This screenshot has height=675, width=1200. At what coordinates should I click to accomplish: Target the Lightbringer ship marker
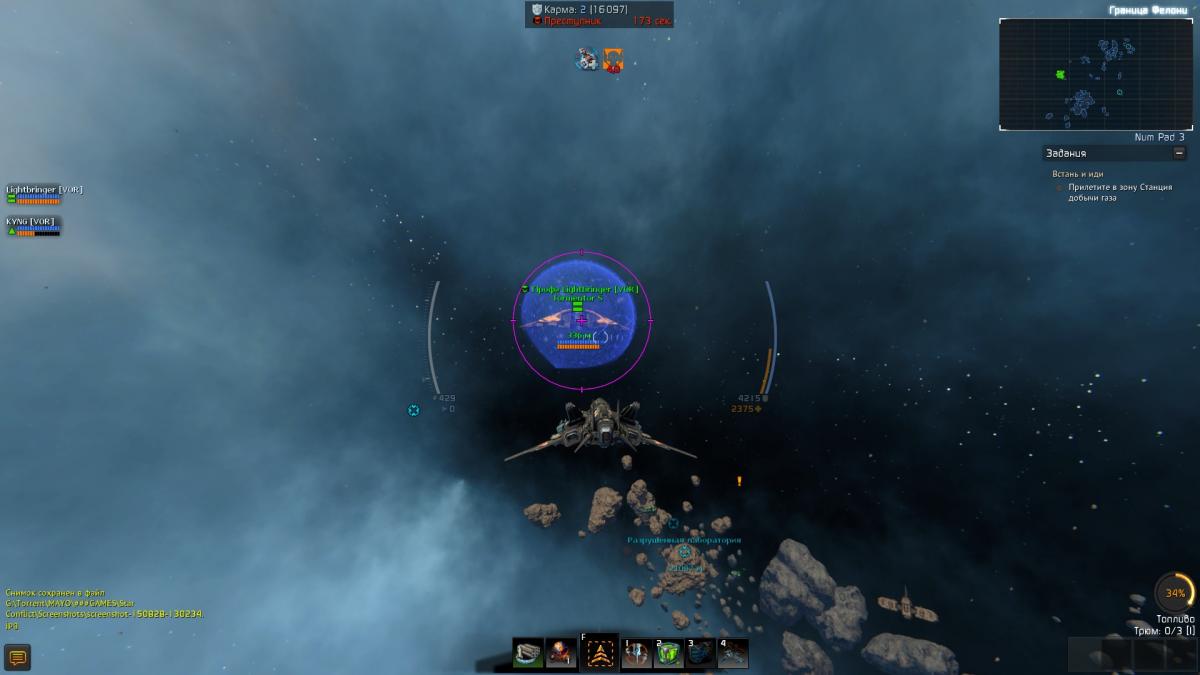[581, 320]
